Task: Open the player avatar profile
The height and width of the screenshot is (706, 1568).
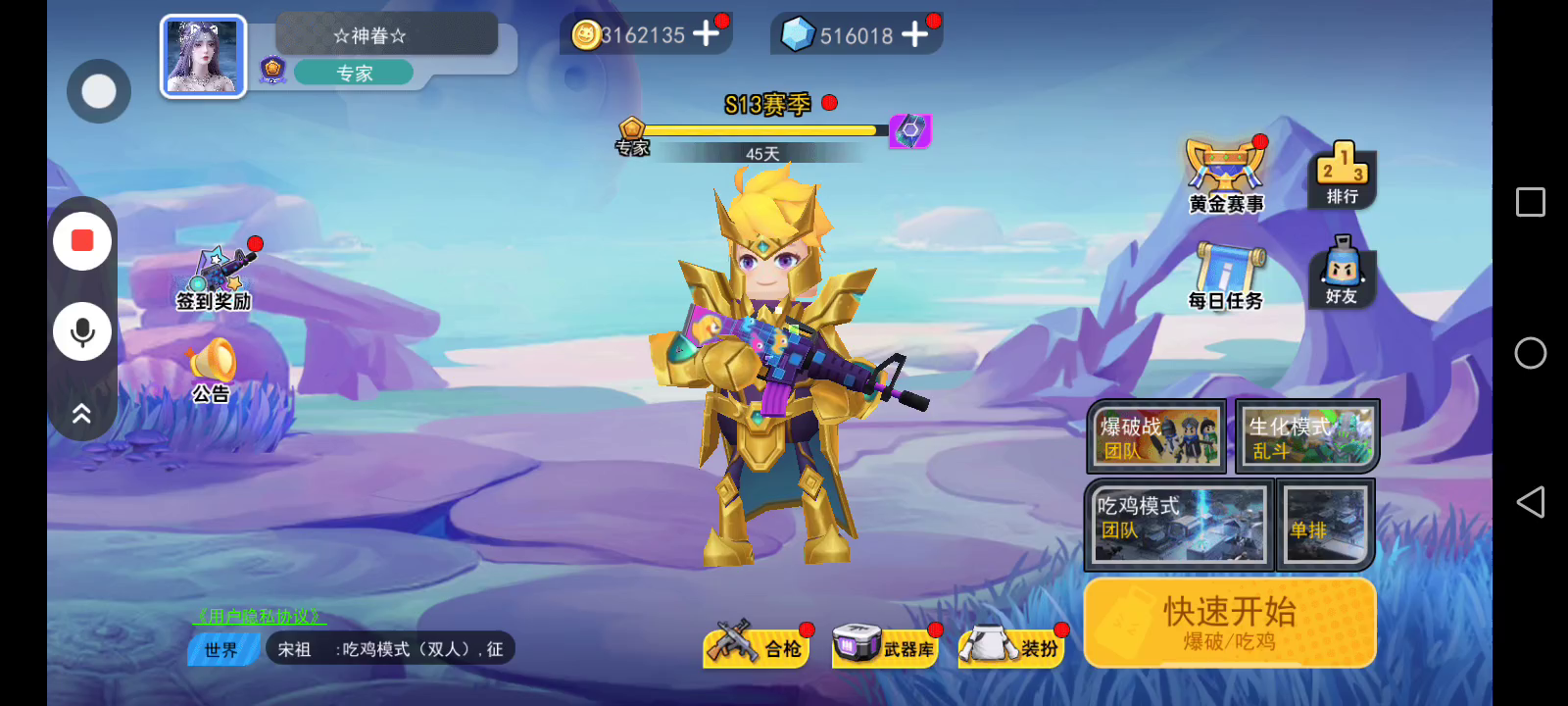Action: [x=203, y=57]
